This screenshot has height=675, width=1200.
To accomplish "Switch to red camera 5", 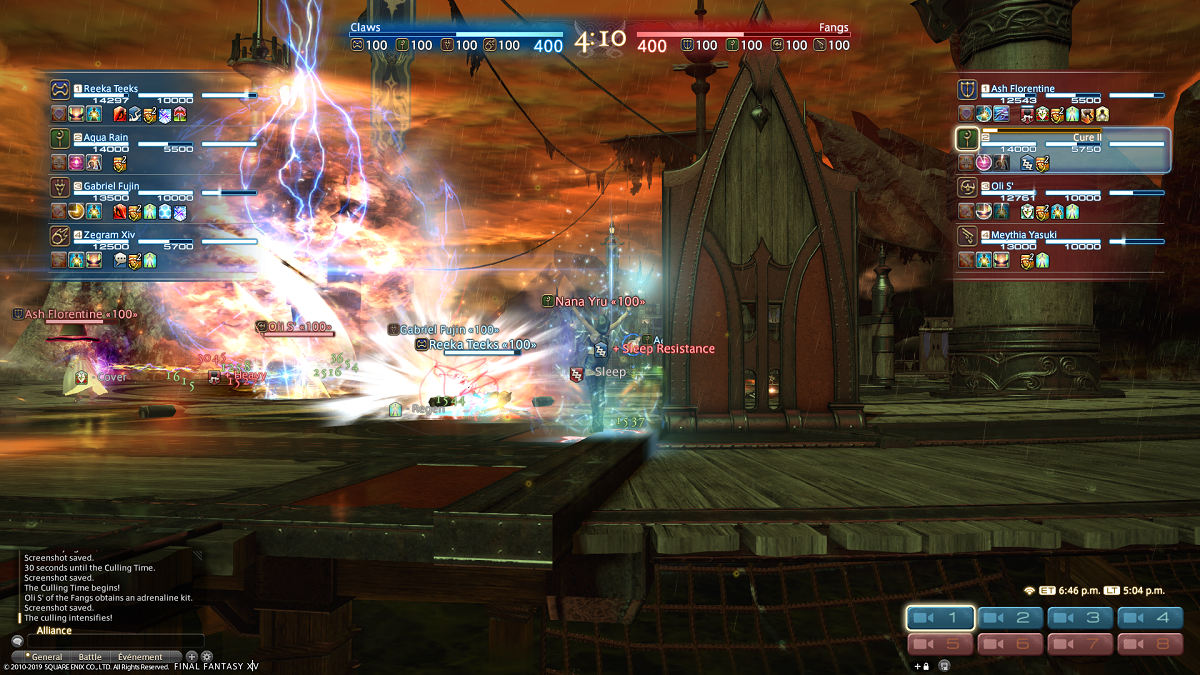I will tap(941, 644).
